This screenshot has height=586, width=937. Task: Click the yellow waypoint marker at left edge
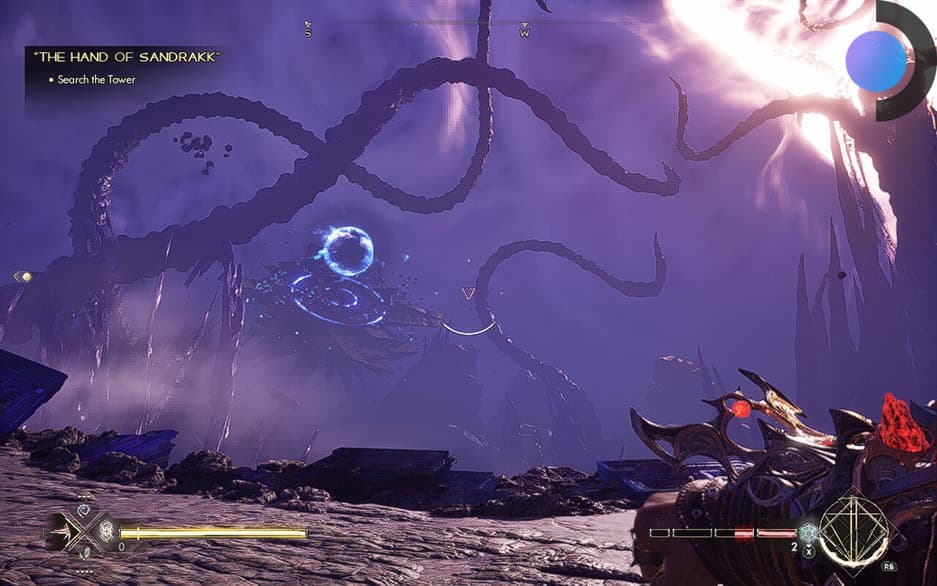tap(24, 277)
